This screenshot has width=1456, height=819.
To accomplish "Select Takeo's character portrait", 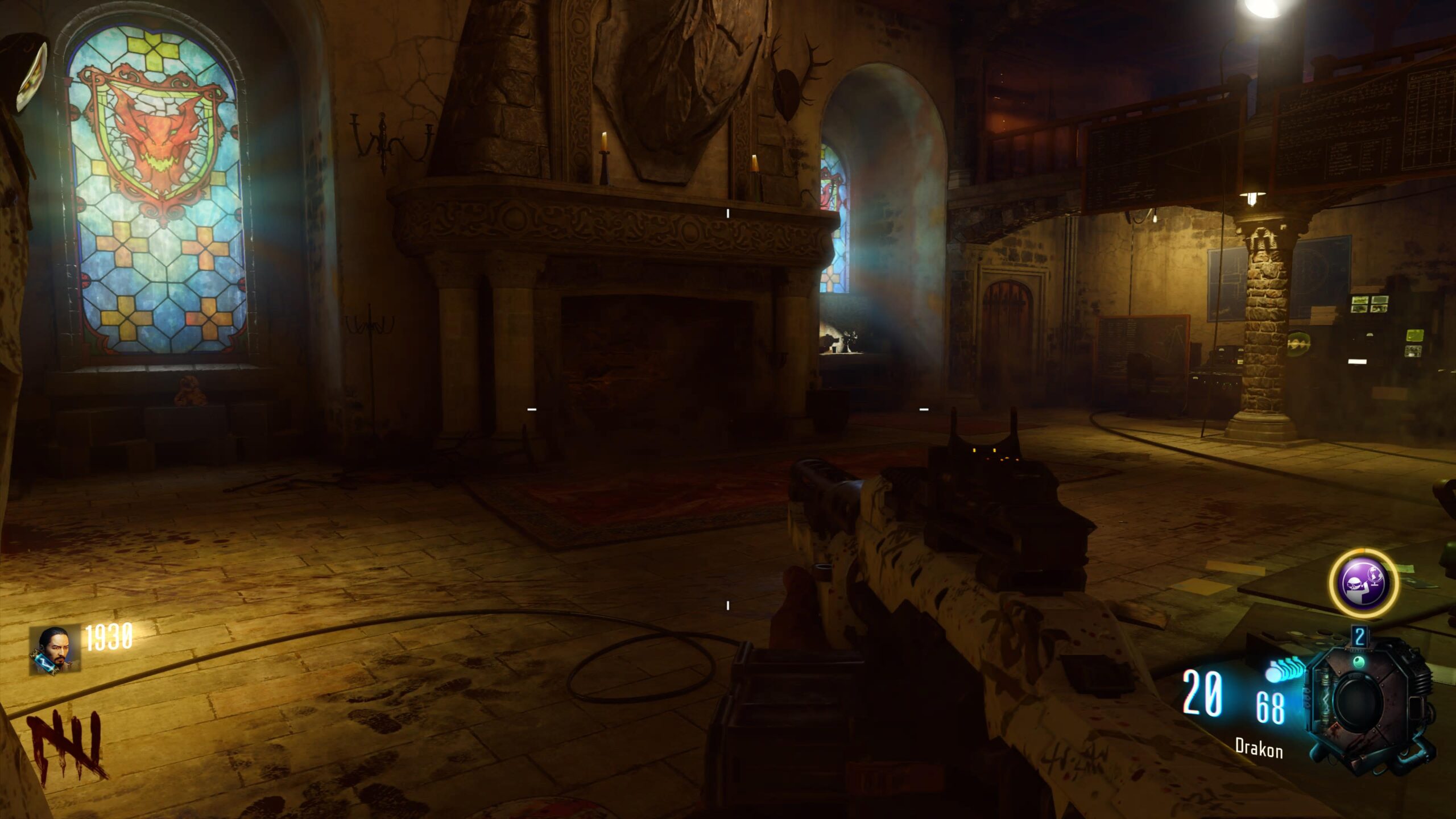I will (55, 650).
